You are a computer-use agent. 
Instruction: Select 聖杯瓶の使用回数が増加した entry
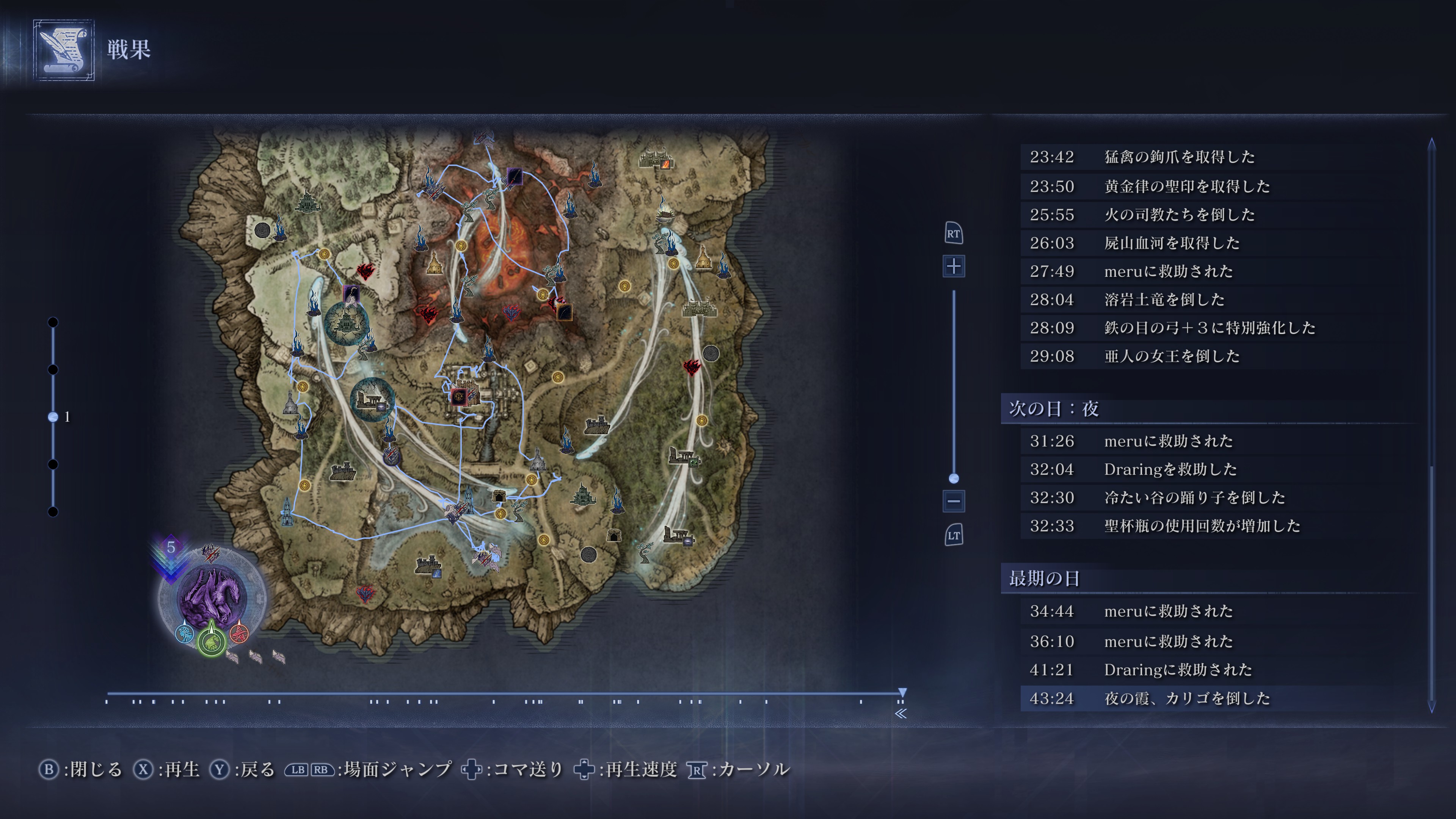point(1202,526)
